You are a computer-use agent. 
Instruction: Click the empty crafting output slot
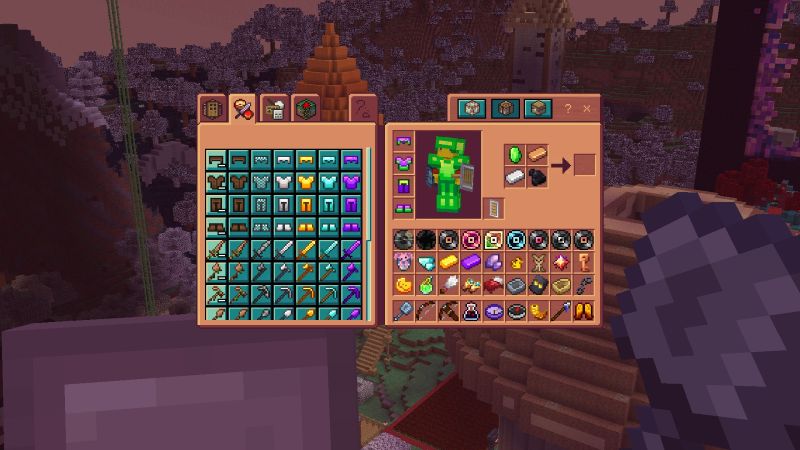585,165
